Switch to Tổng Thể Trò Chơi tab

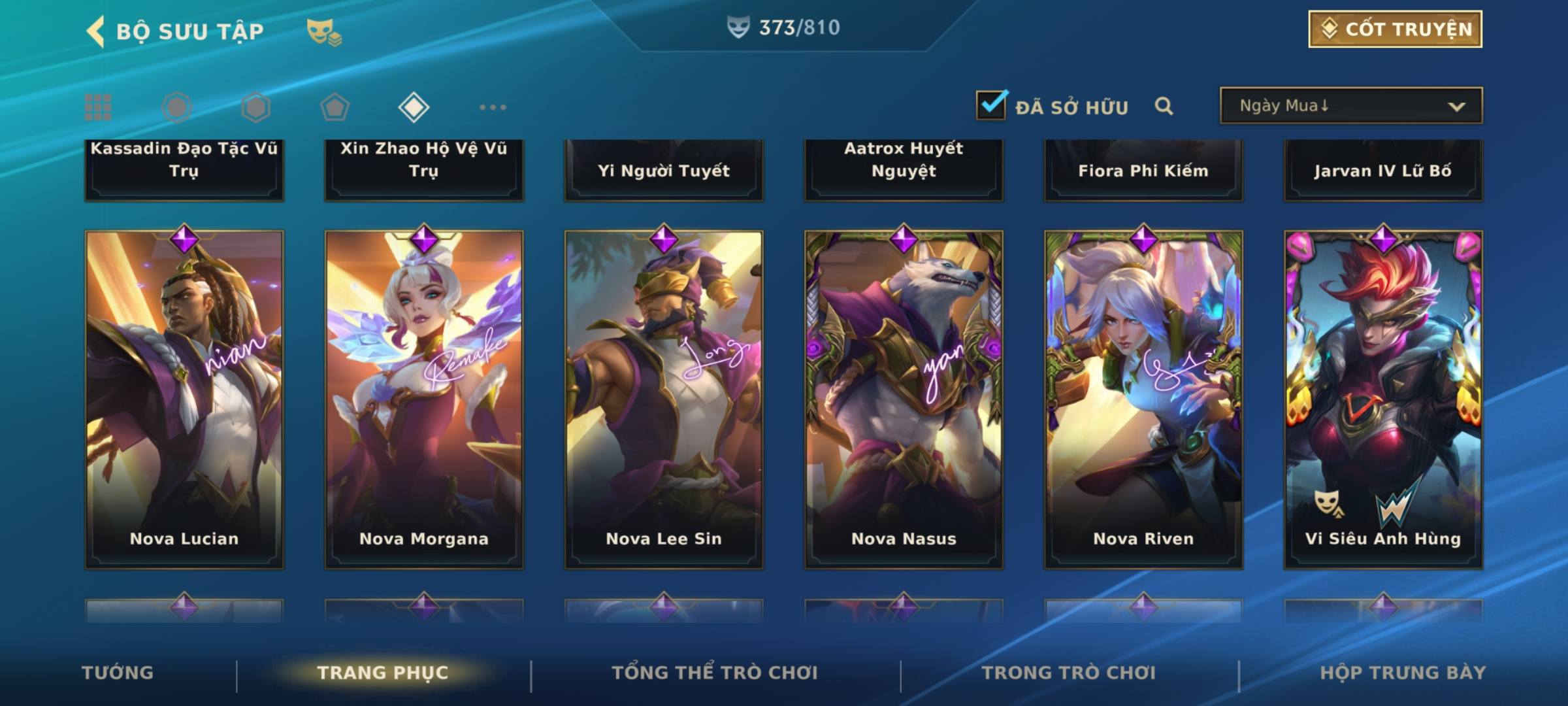click(x=715, y=673)
